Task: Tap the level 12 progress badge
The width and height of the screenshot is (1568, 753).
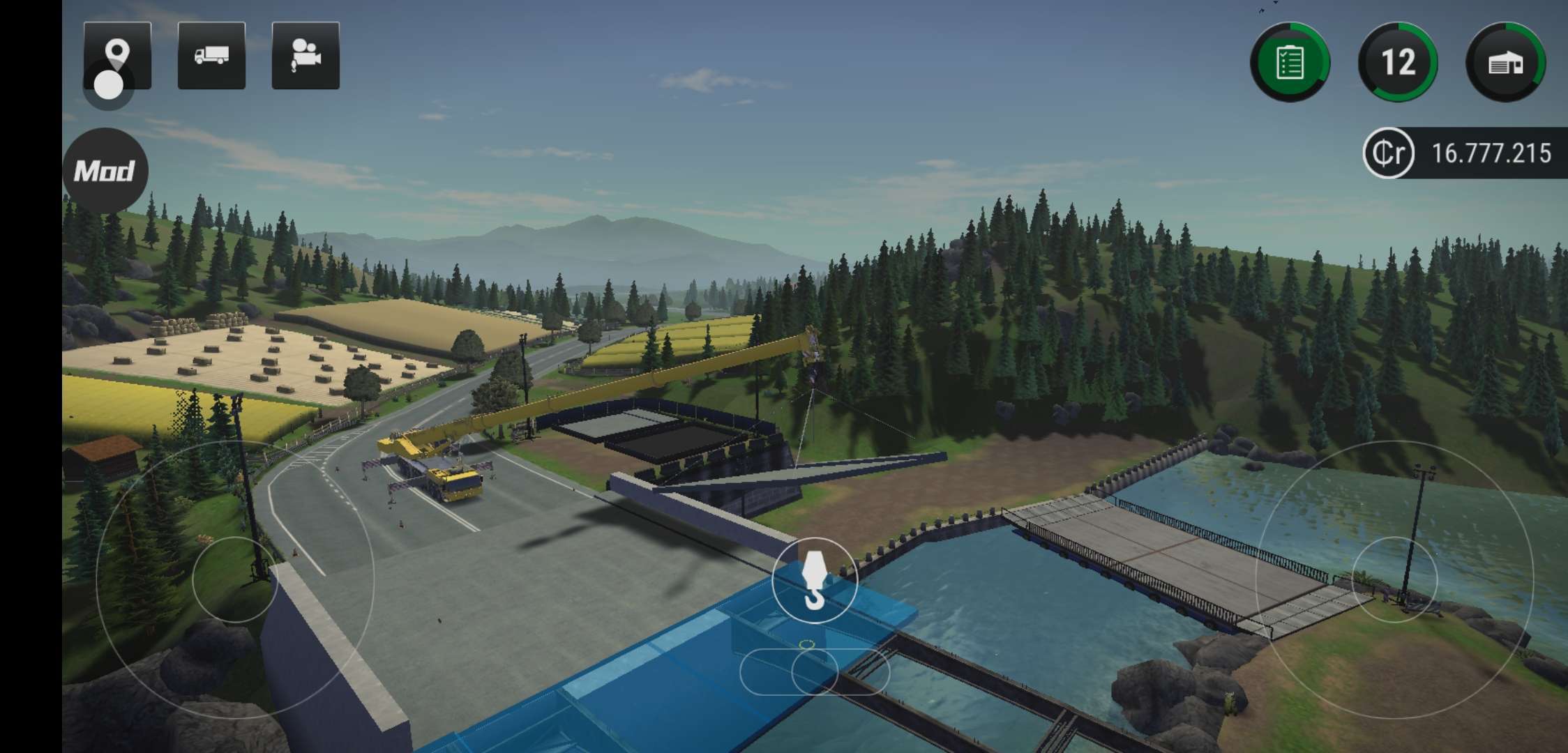Action: click(x=1398, y=62)
